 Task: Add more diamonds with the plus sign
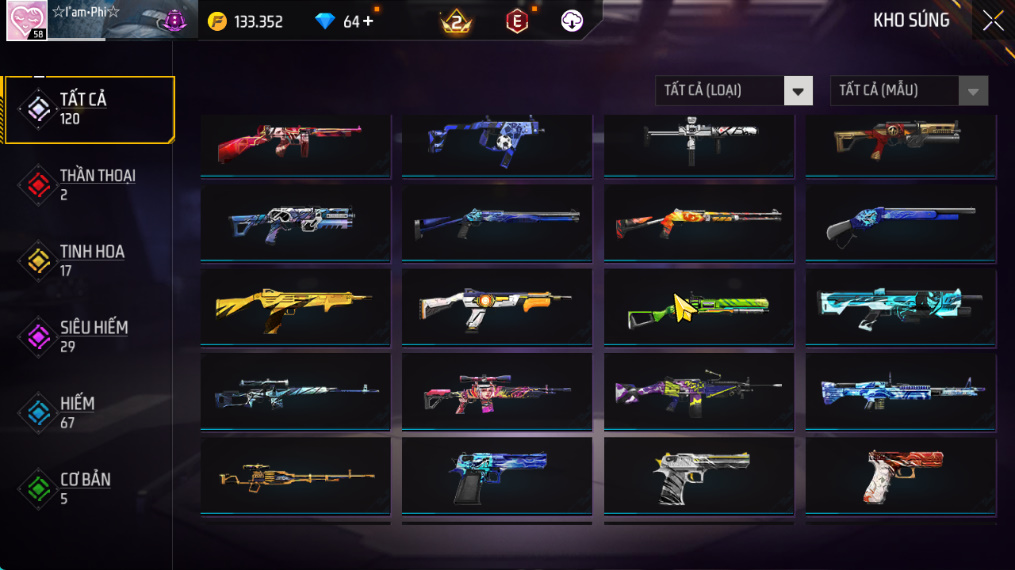(368, 21)
